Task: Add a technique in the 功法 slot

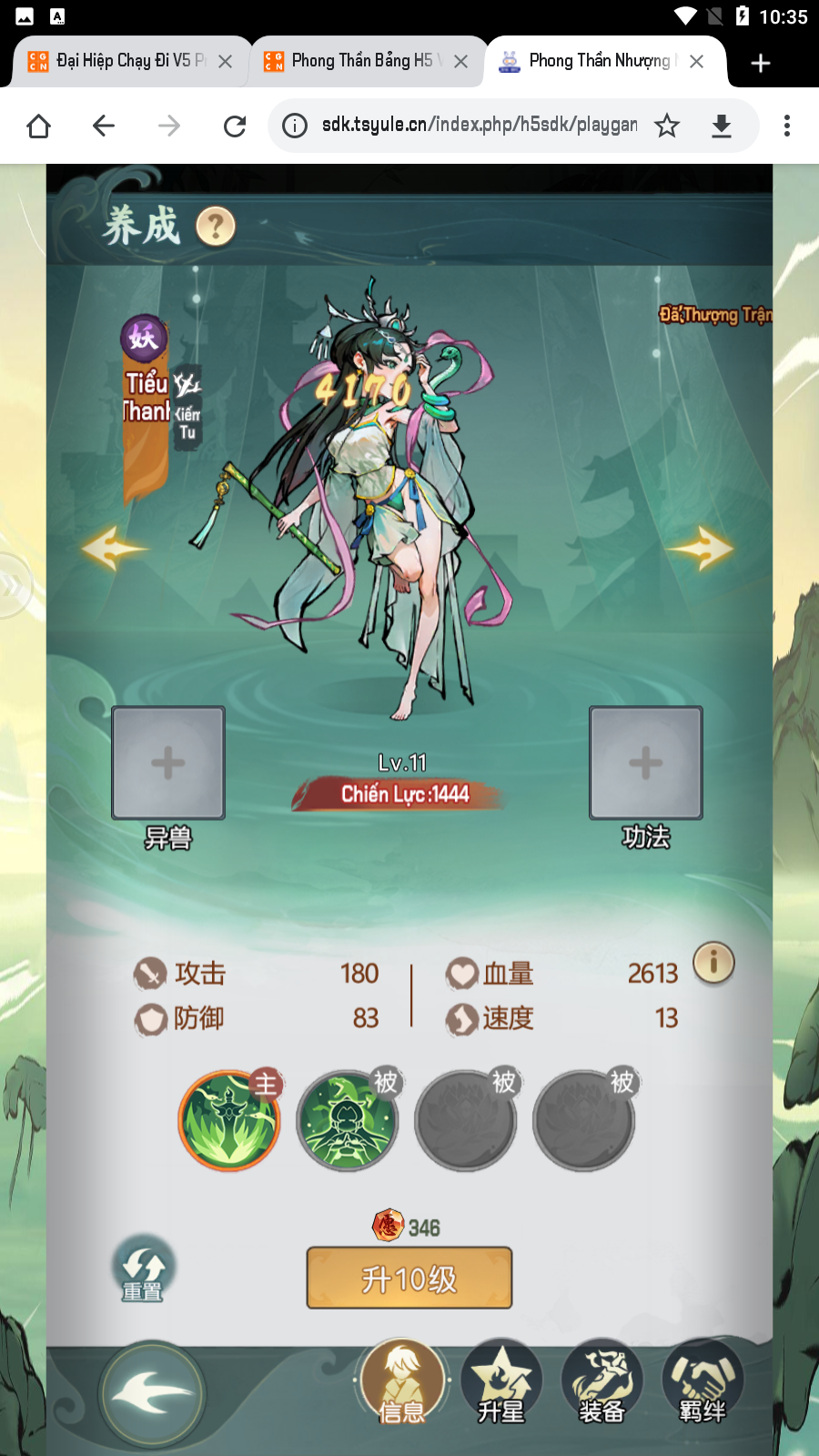Action: tap(645, 763)
